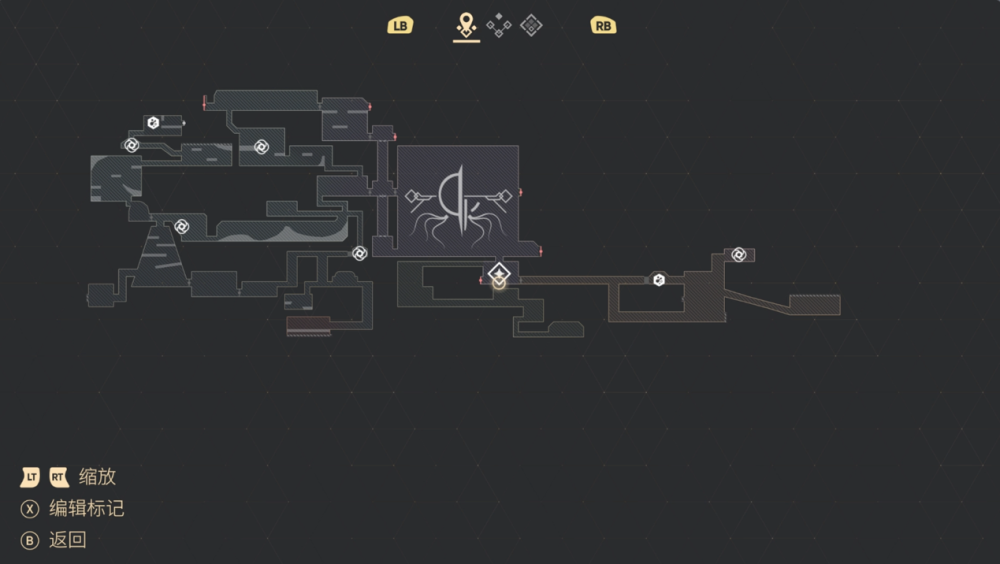Select the diamond star marker on the map

499,272
